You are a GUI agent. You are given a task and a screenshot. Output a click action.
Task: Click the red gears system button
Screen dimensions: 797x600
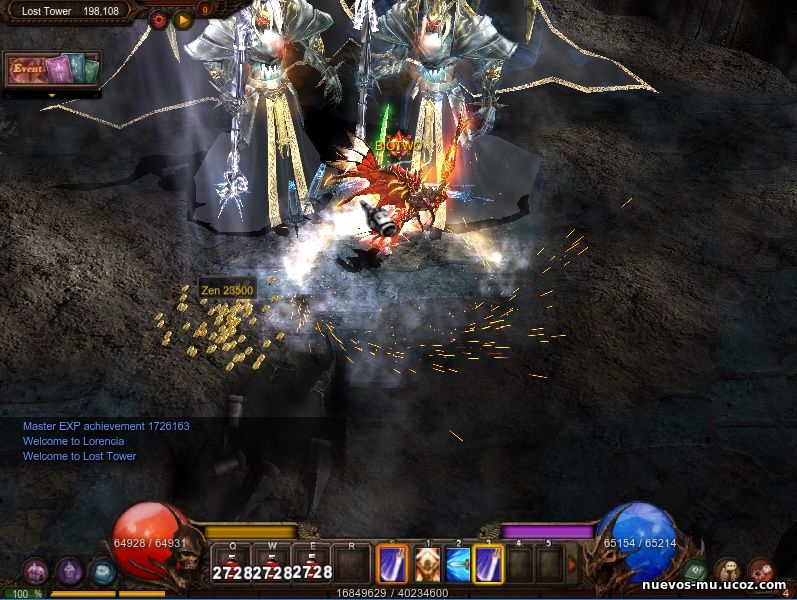[x=761, y=571]
